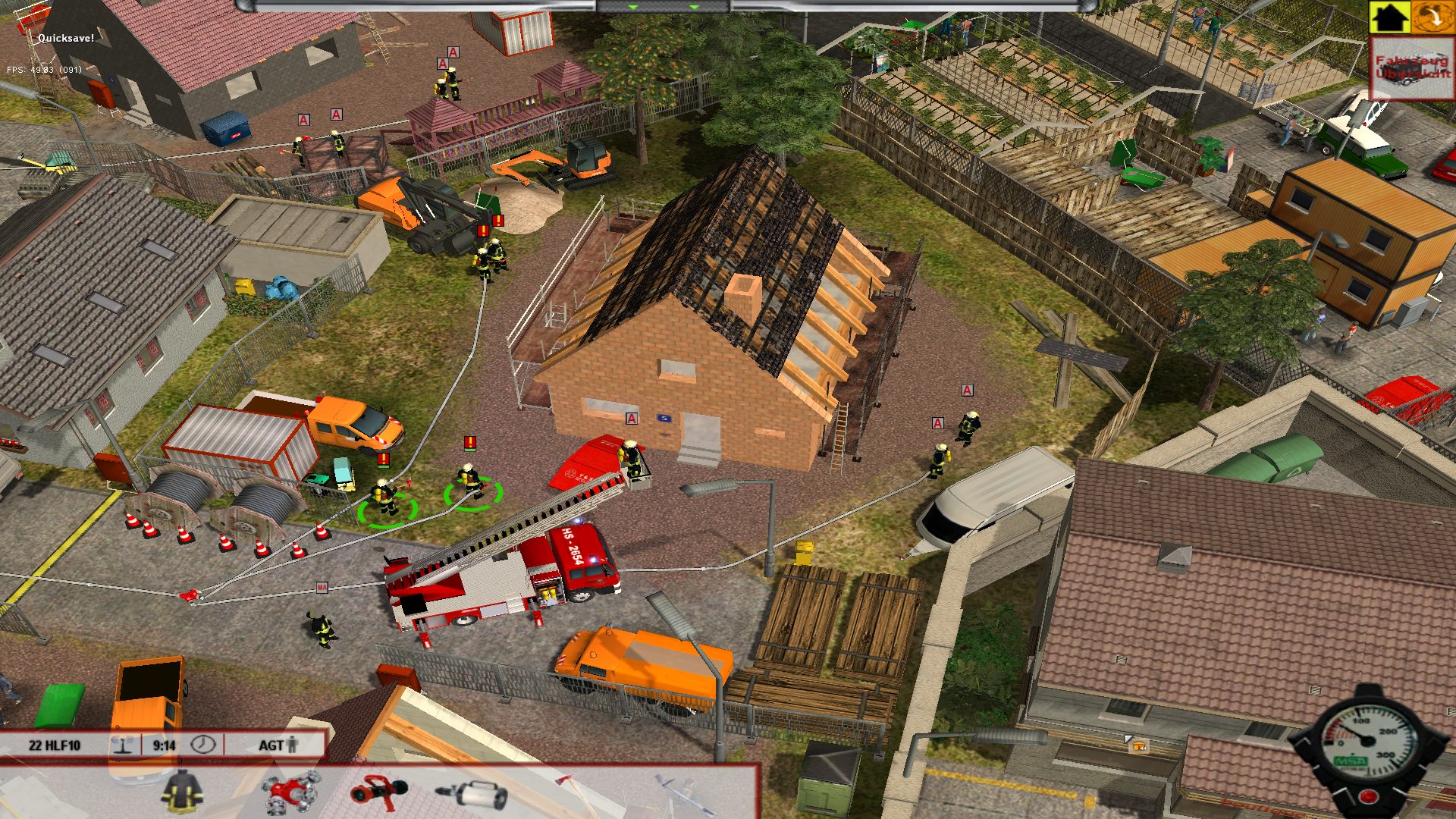Click the MSA pressure gauge red button
The width and height of the screenshot is (1456, 819).
coord(1367,796)
